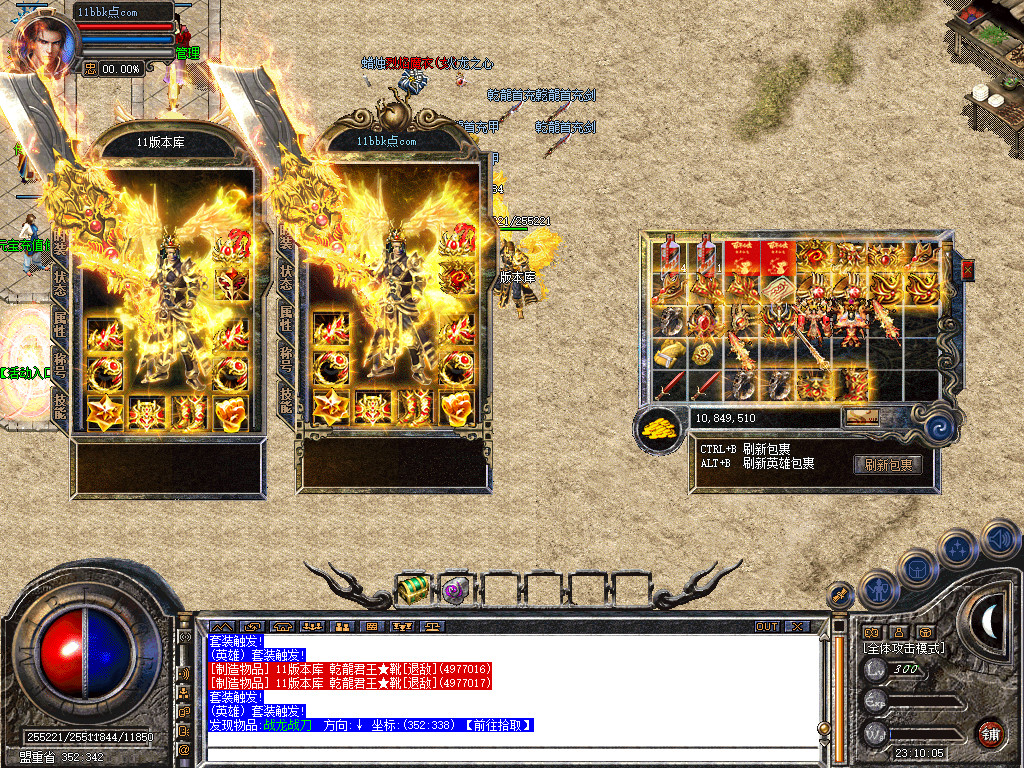Close the inventory bag with the red X
The image size is (1024, 768).
point(967,269)
